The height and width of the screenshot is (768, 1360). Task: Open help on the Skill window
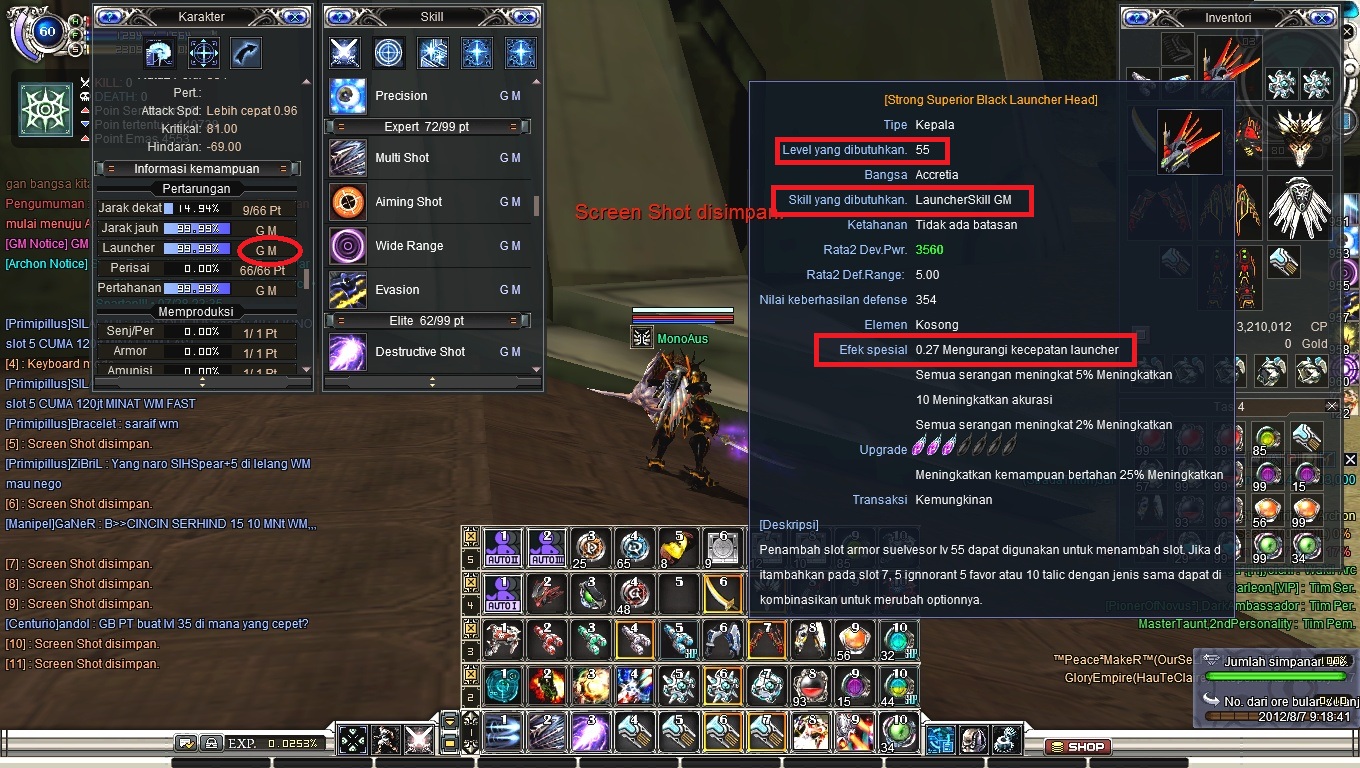(x=339, y=17)
